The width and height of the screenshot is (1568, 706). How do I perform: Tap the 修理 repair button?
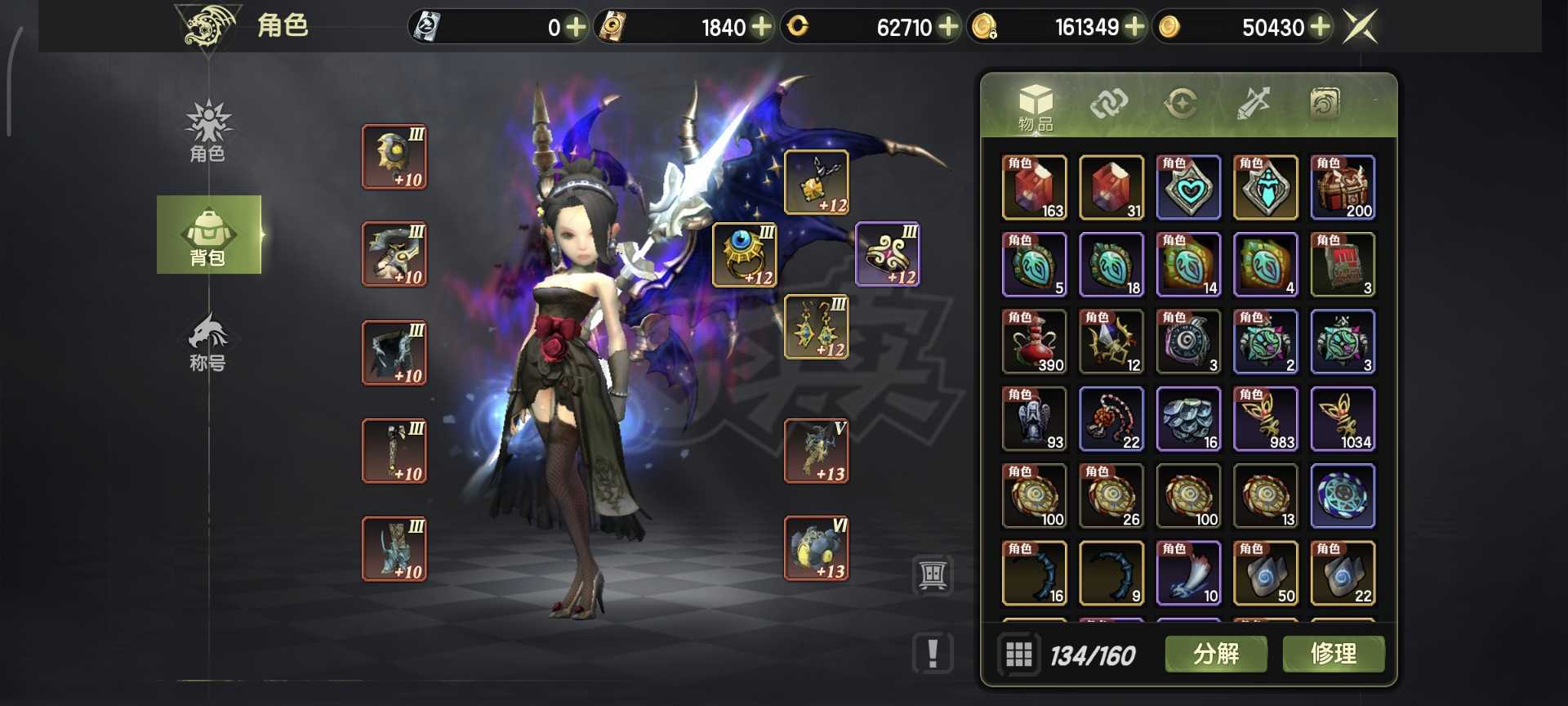1333,654
